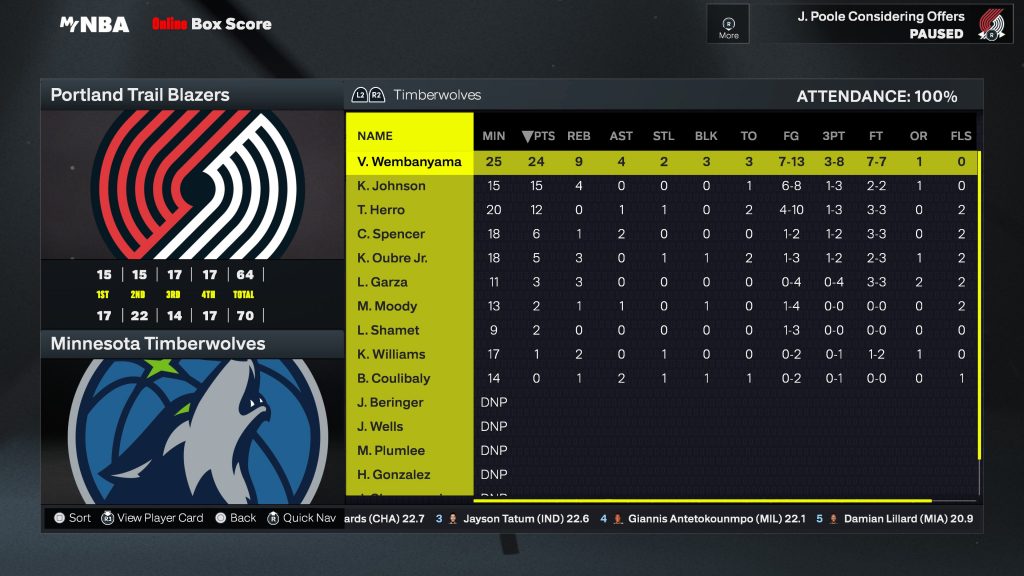
Task: Sort the table by MIN header
Action: click(x=494, y=136)
